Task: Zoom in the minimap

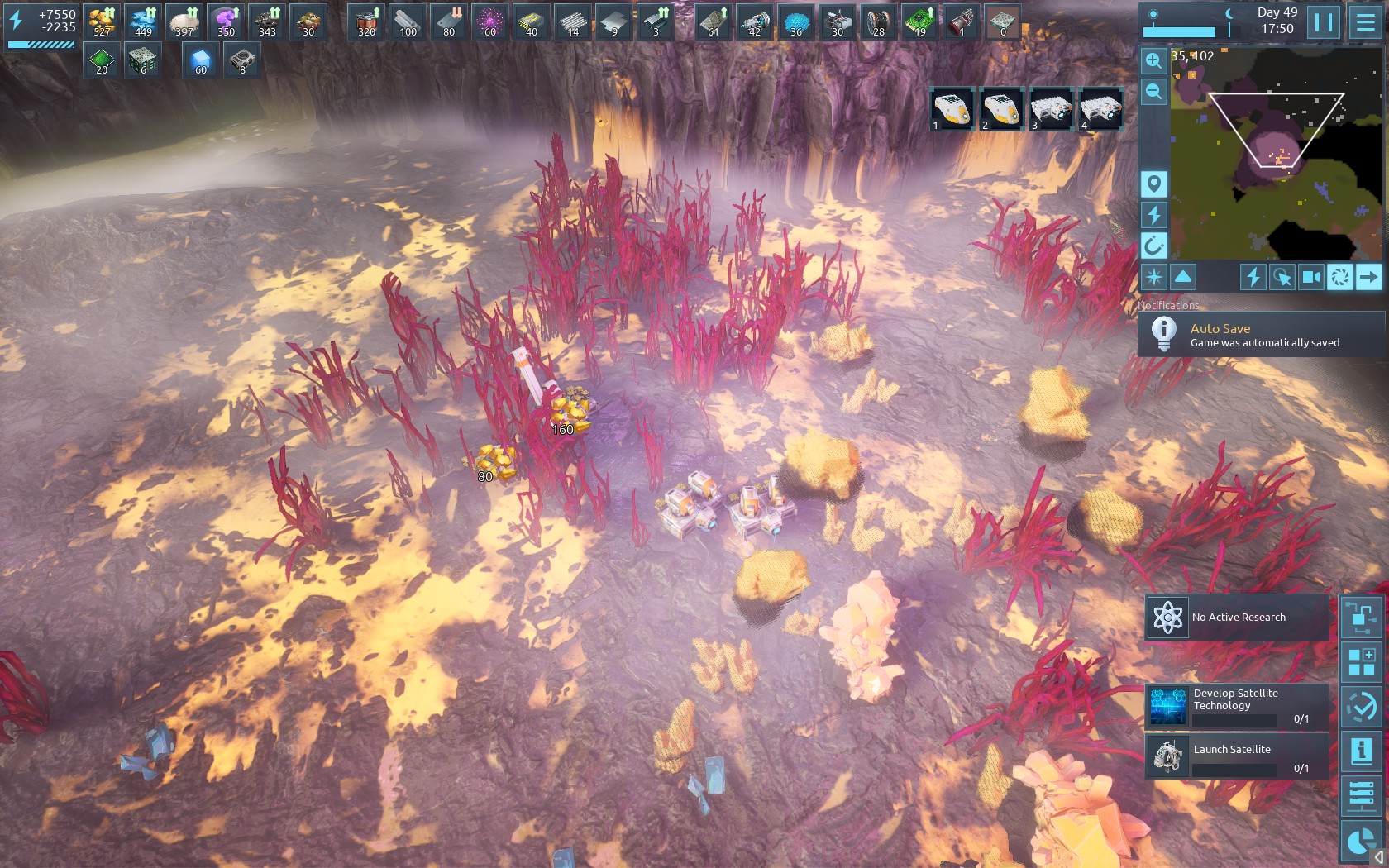Action: pos(1153,60)
